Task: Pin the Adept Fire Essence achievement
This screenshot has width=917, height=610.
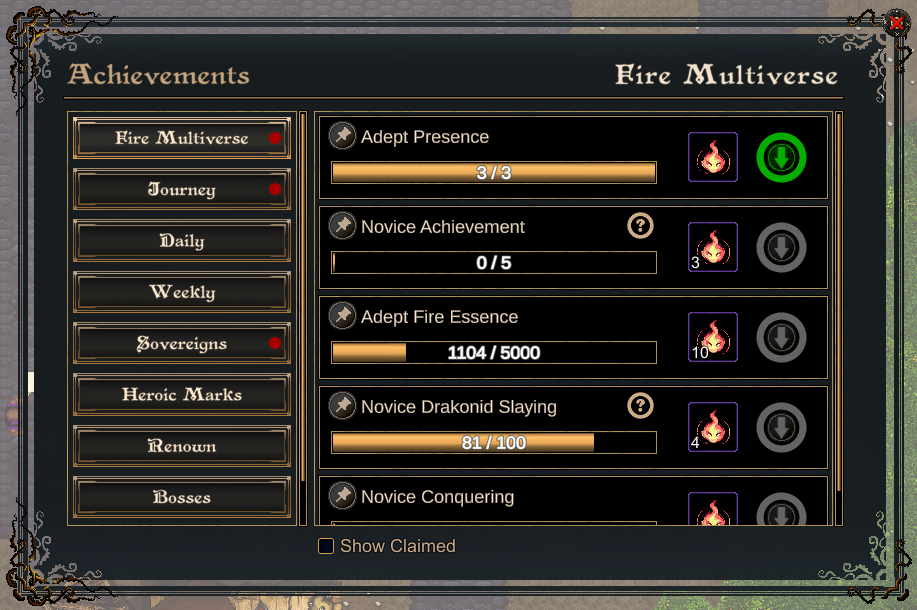Action: (343, 316)
